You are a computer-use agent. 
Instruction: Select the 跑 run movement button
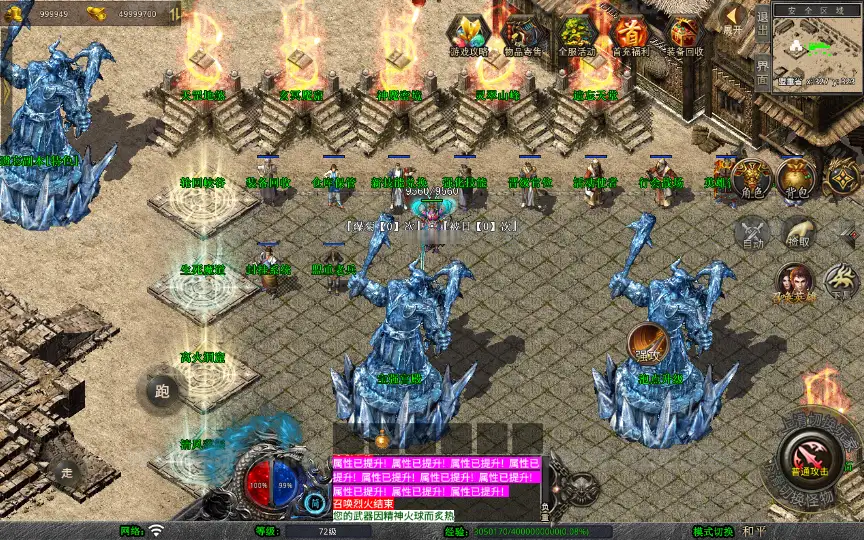(x=163, y=392)
